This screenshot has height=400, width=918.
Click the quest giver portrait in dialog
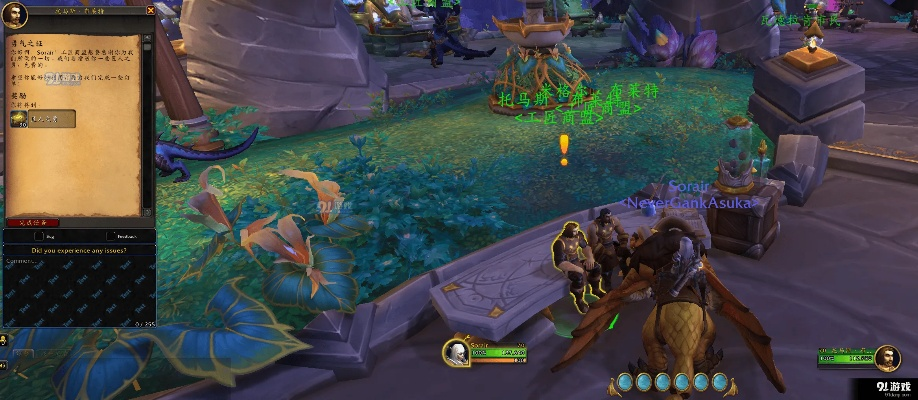(15, 14)
